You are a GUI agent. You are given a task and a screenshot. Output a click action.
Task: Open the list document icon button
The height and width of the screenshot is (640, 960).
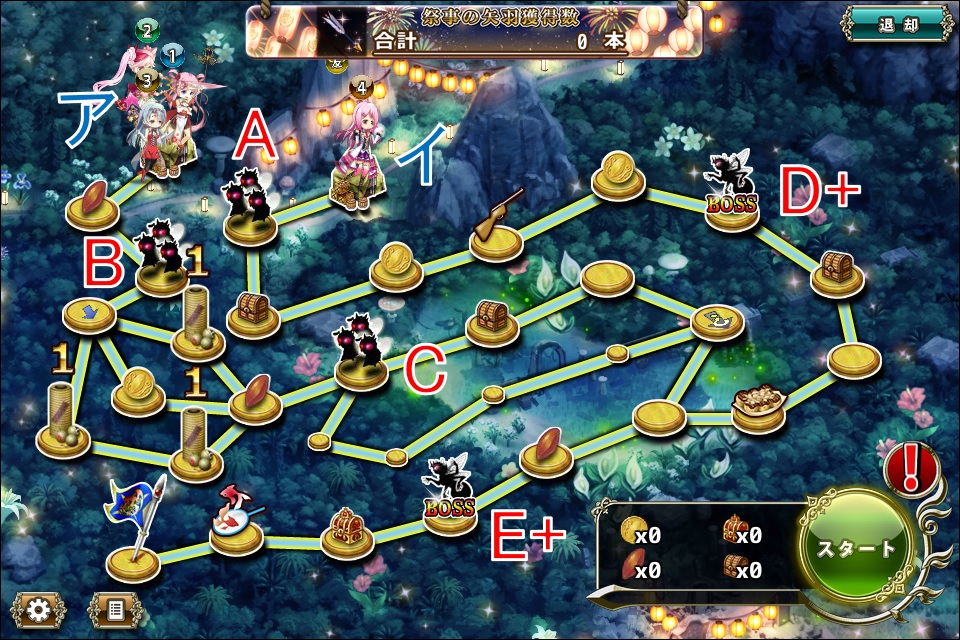pyautogui.click(x=115, y=608)
